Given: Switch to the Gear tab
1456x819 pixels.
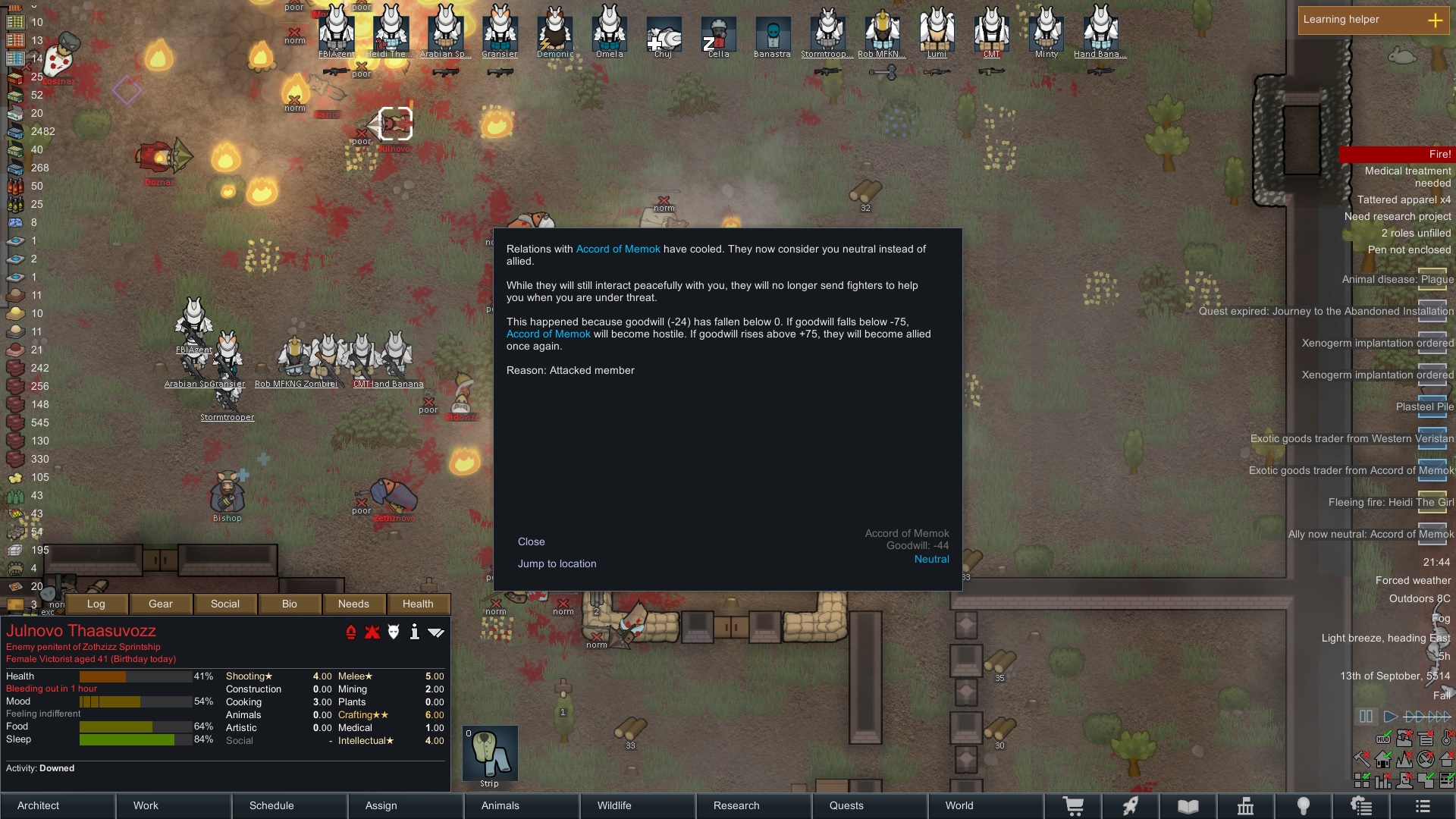Looking at the screenshot, I should (x=161, y=604).
